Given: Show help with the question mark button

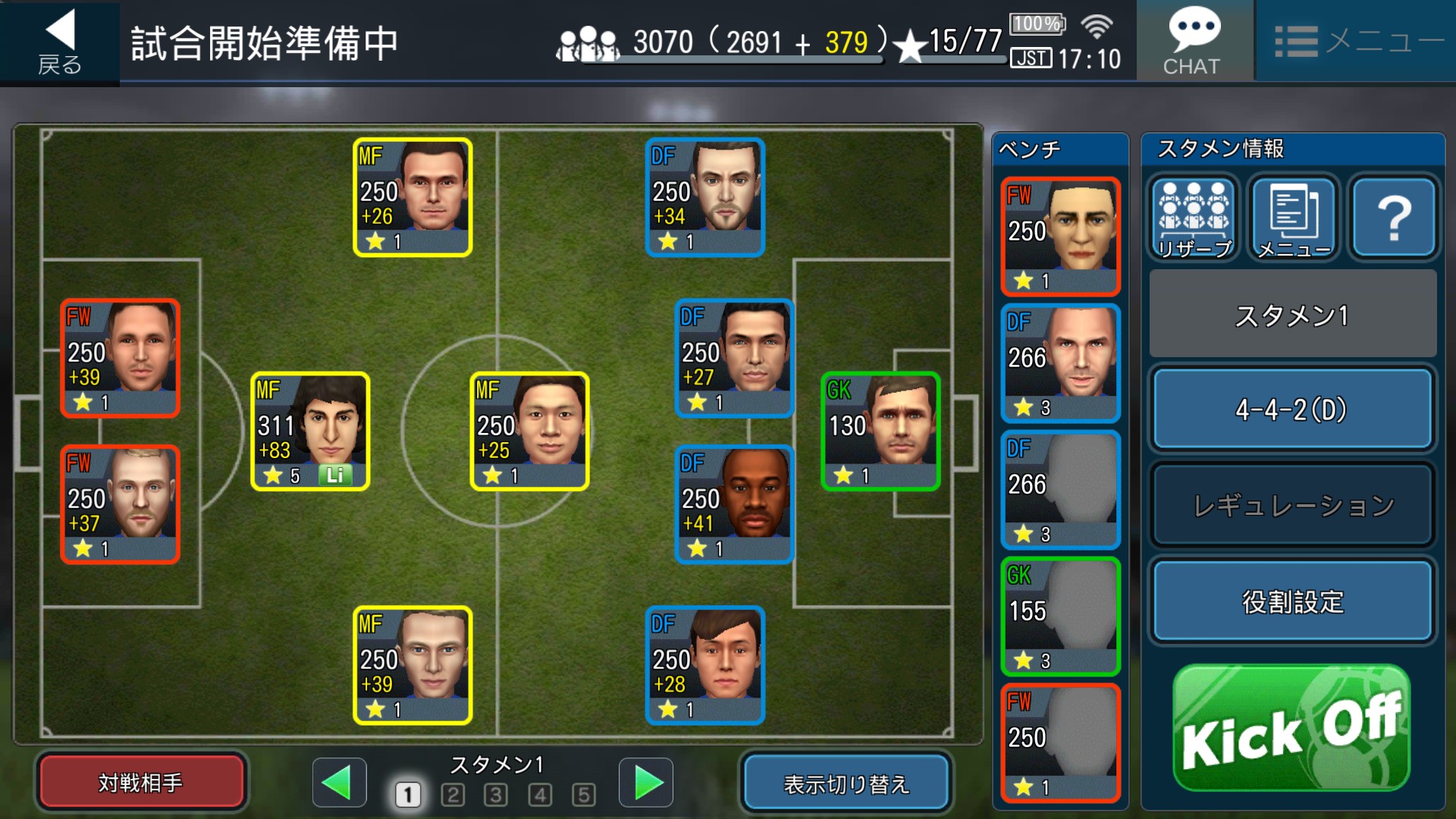Looking at the screenshot, I should 1394,218.
